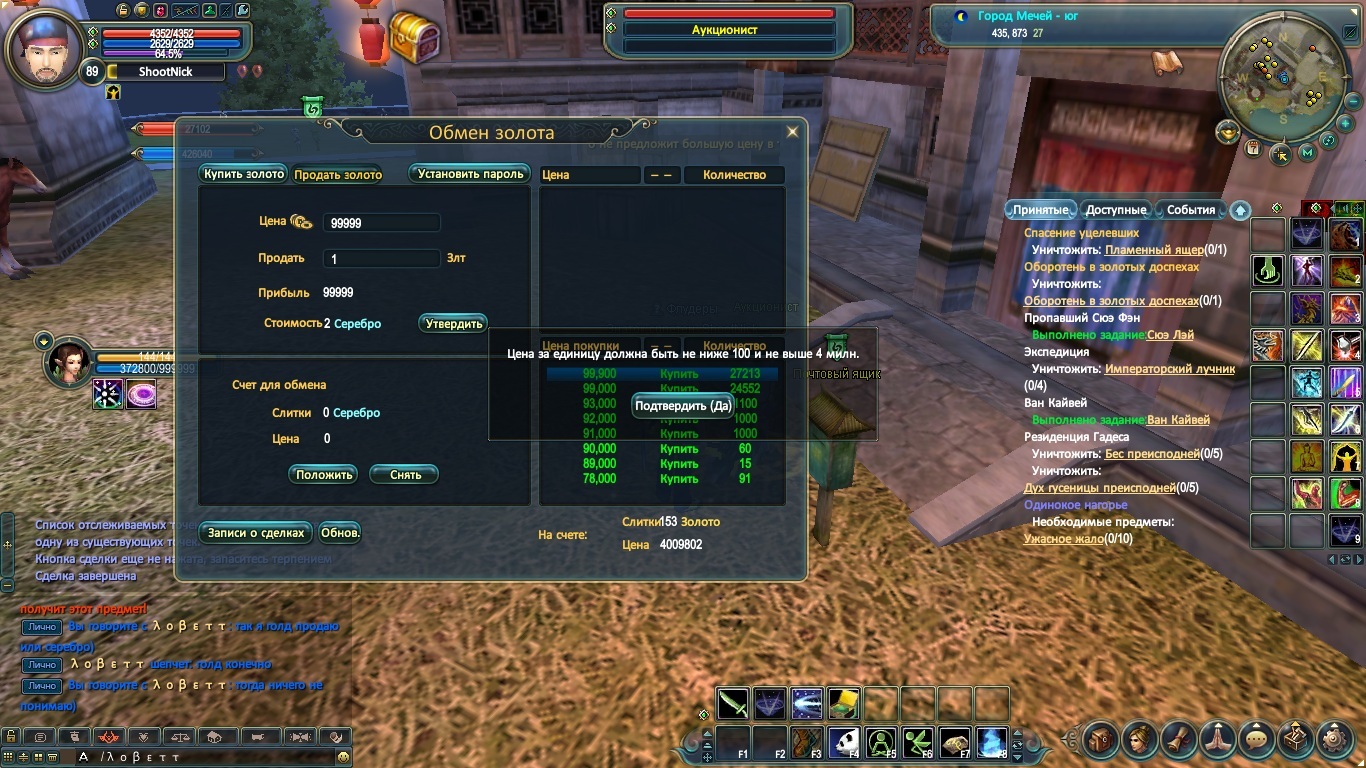Image resolution: width=1366 pixels, height=768 pixels.
Task: Deposit funds with the Положить button
Action: [x=324, y=475]
